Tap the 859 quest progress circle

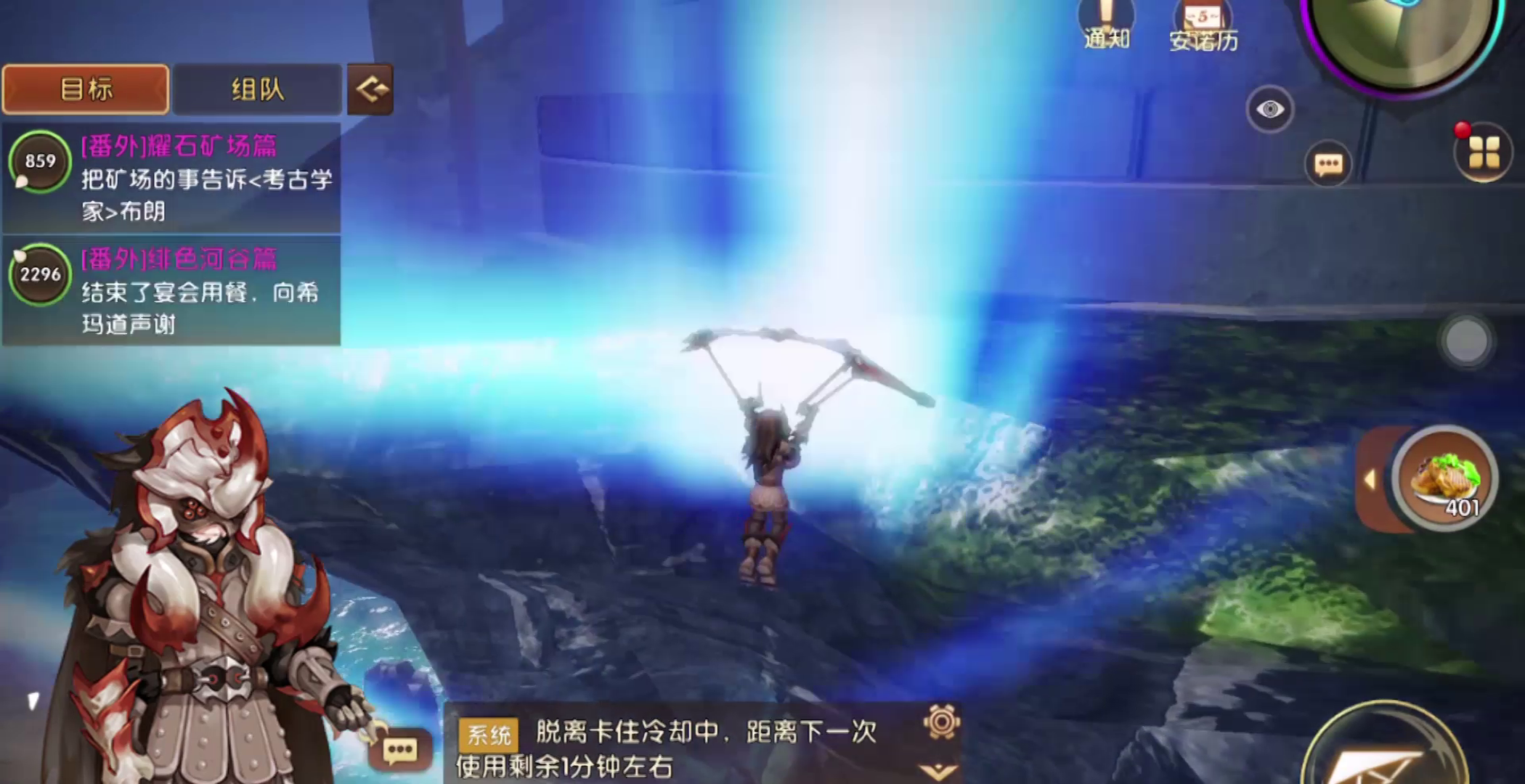(x=40, y=161)
